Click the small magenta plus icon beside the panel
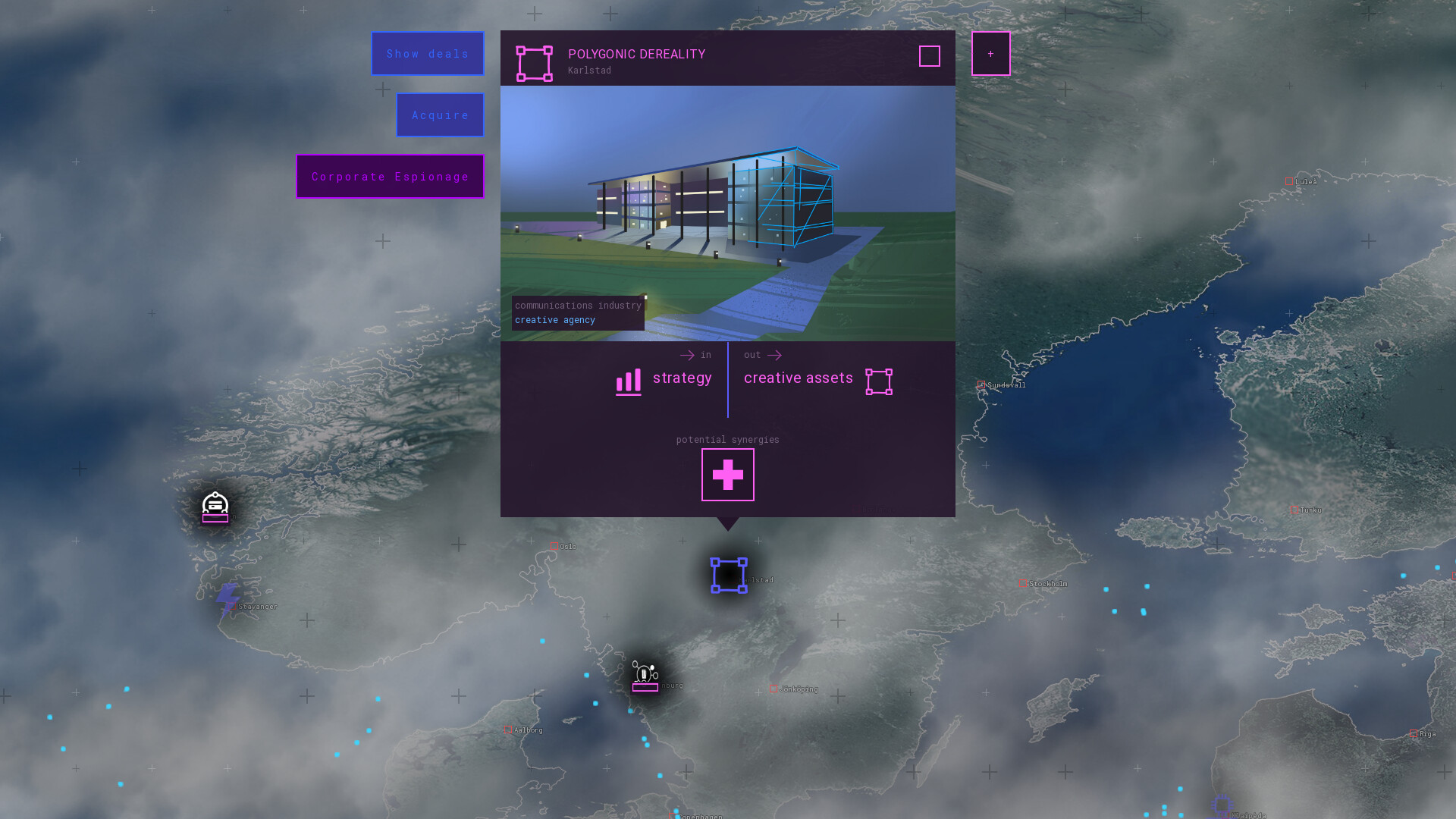Image resolution: width=1456 pixels, height=819 pixels. pyautogui.click(x=990, y=53)
